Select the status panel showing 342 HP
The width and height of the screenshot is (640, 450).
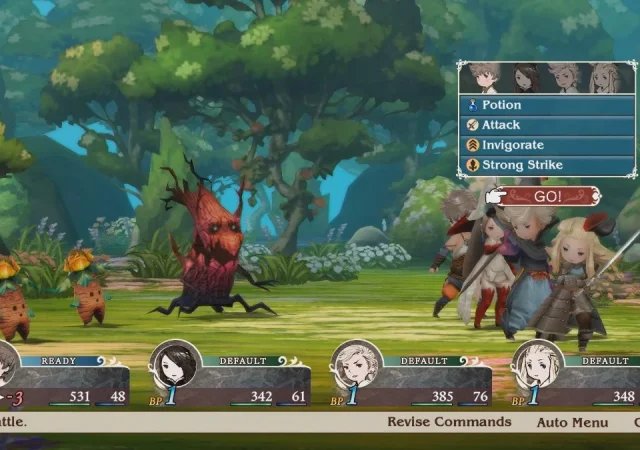click(230, 381)
